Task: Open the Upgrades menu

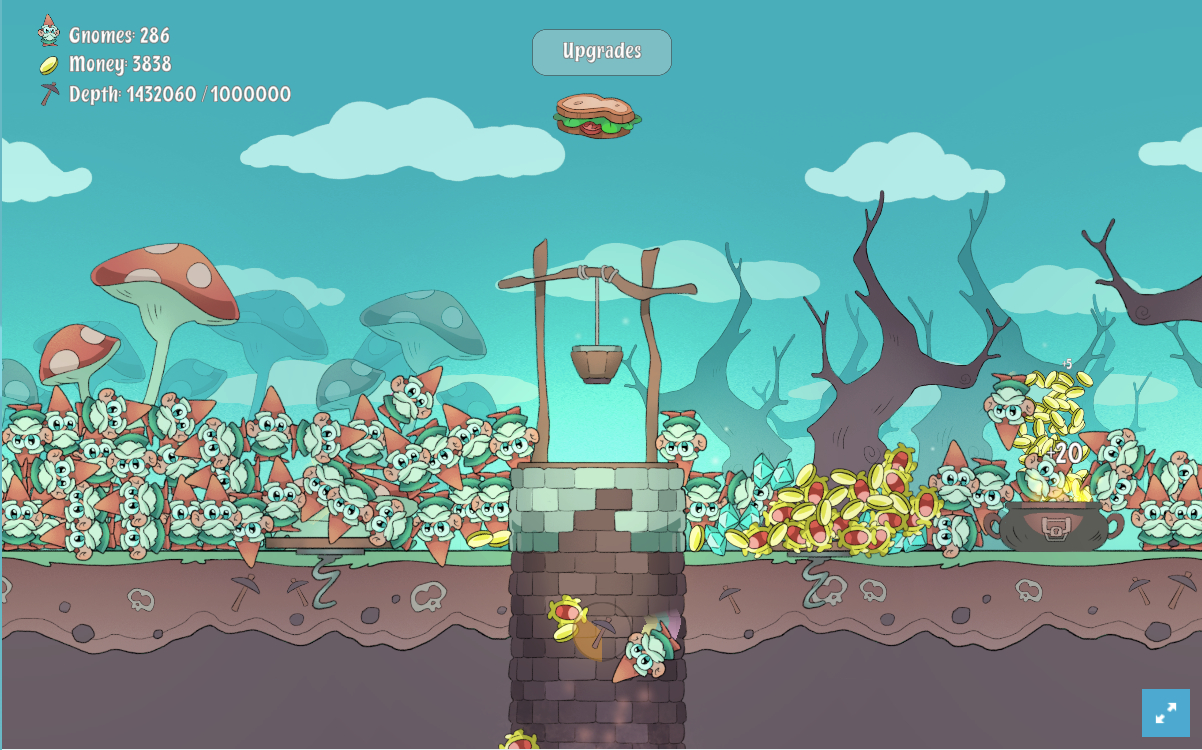Action: (601, 52)
